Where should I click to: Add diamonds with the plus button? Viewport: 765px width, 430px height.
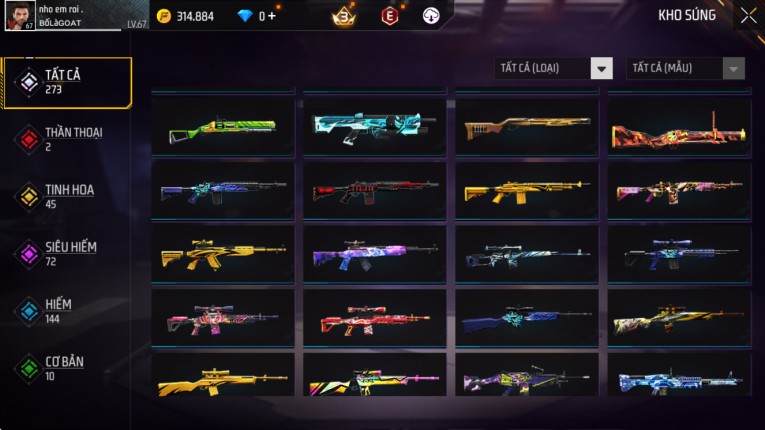pyautogui.click(x=271, y=16)
